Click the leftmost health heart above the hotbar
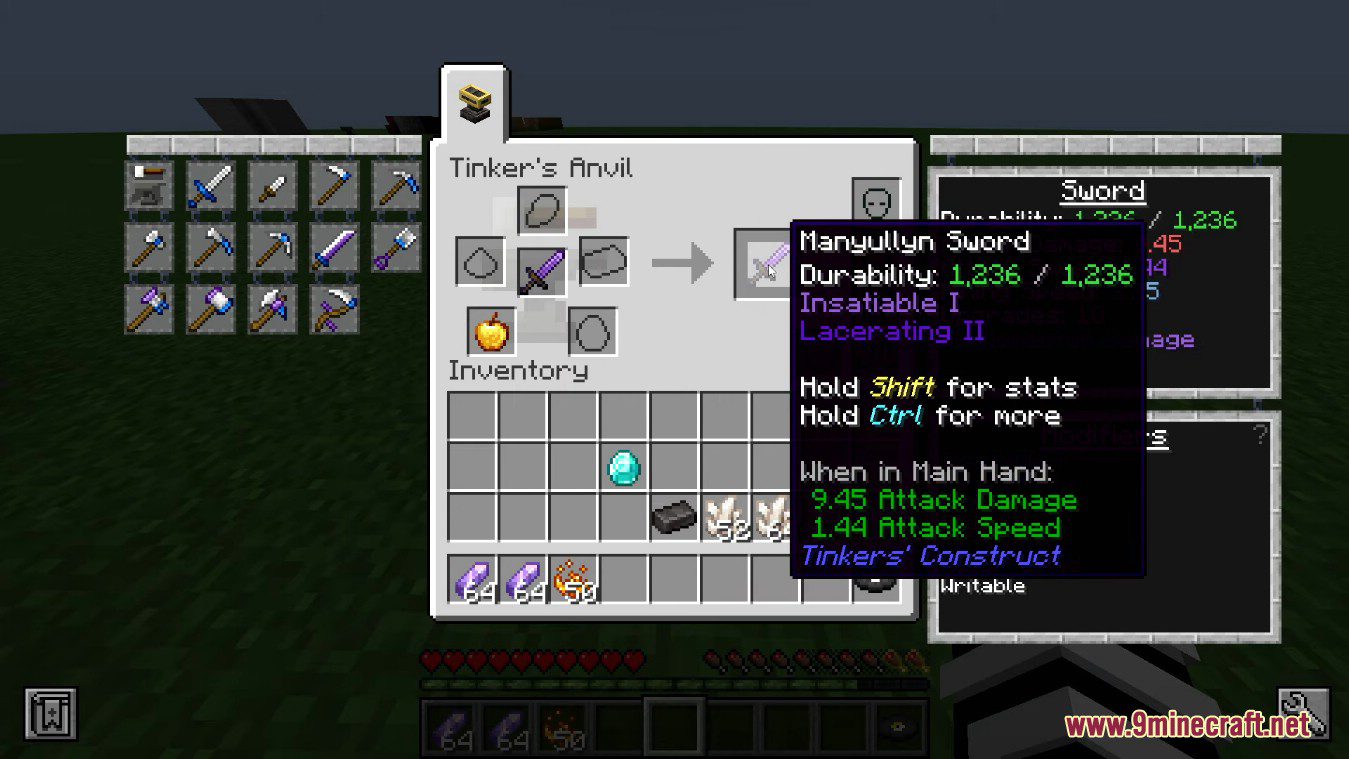The image size is (1349, 759). coord(430,658)
